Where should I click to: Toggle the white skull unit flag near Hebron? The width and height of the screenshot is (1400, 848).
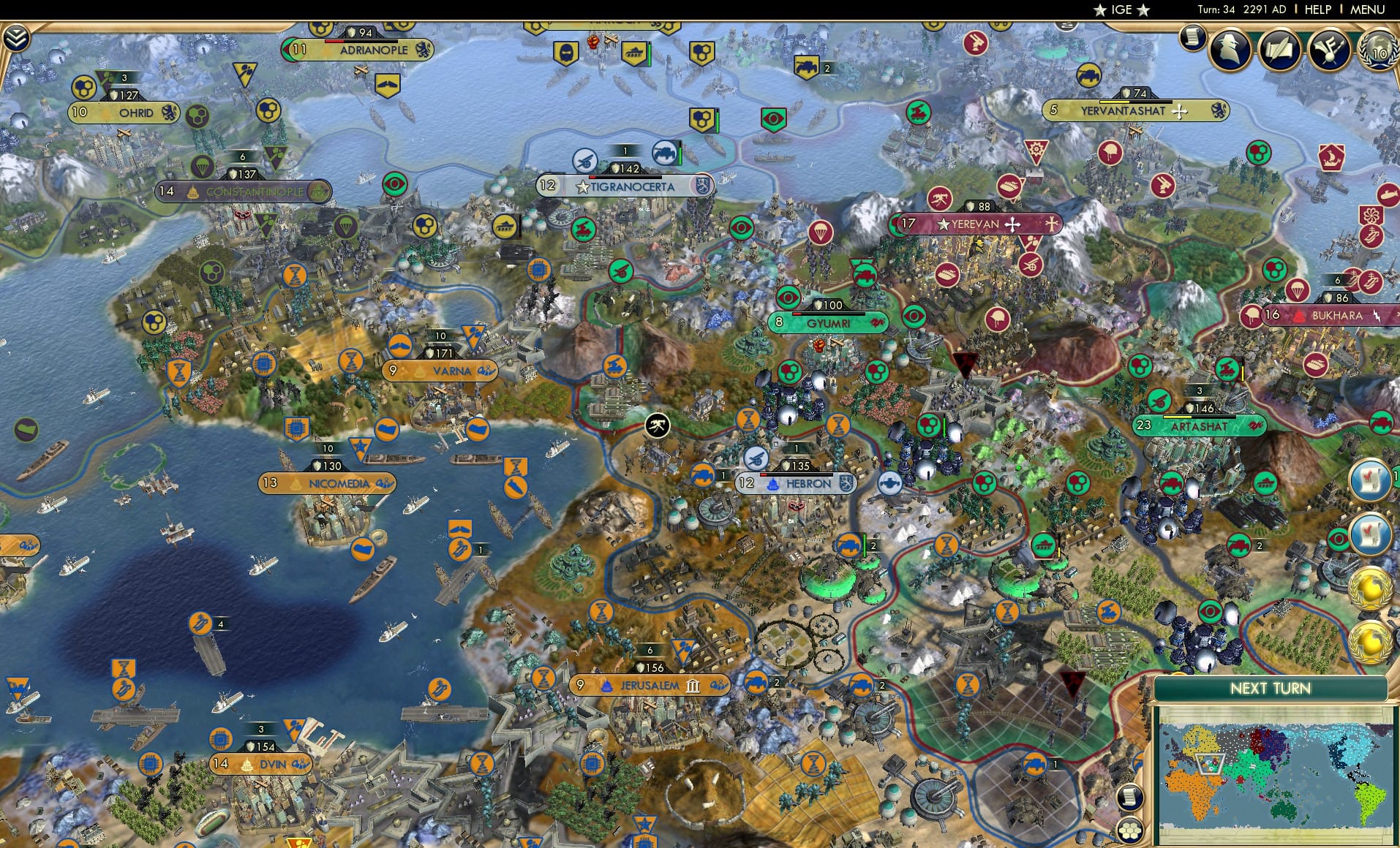[x=657, y=424]
